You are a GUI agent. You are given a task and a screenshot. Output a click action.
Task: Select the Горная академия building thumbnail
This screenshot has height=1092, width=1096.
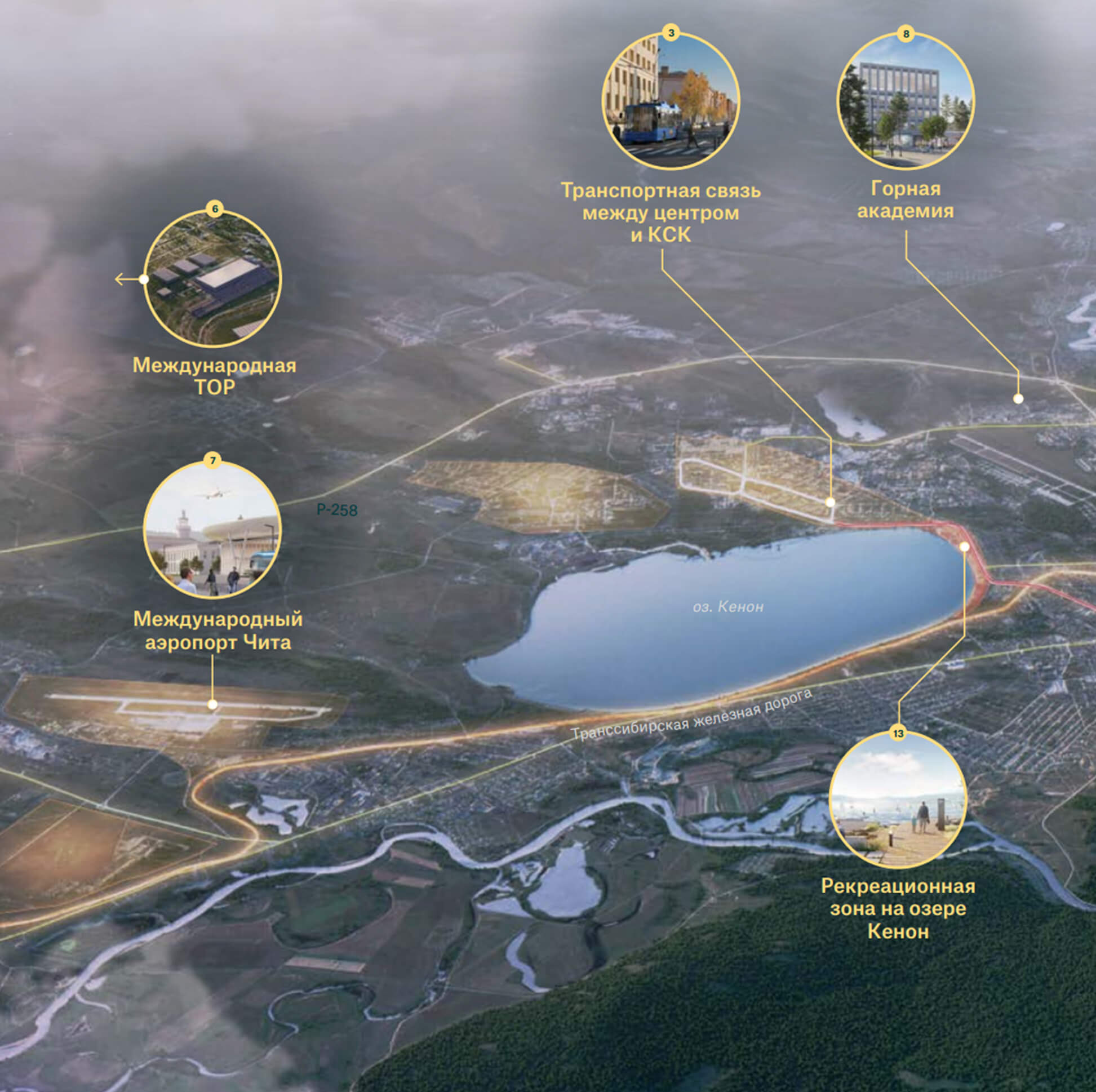(x=906, y=101)
